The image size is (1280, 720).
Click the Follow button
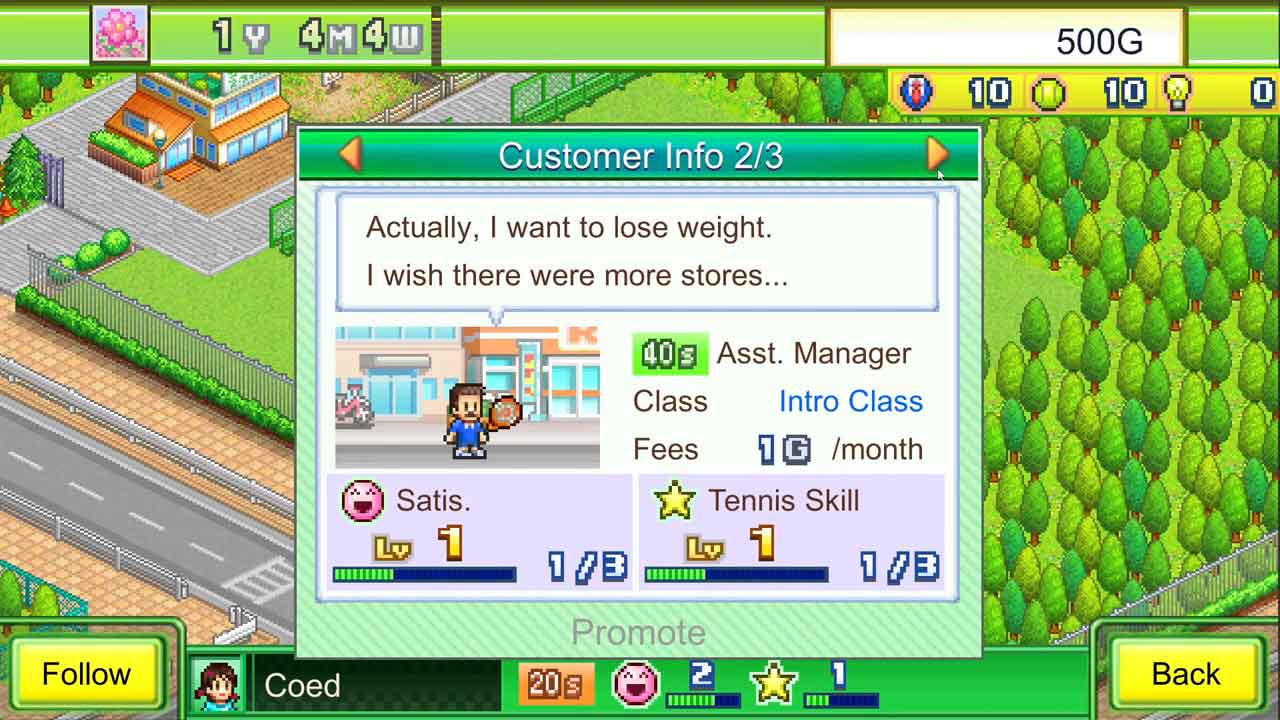tap(86, 674)
